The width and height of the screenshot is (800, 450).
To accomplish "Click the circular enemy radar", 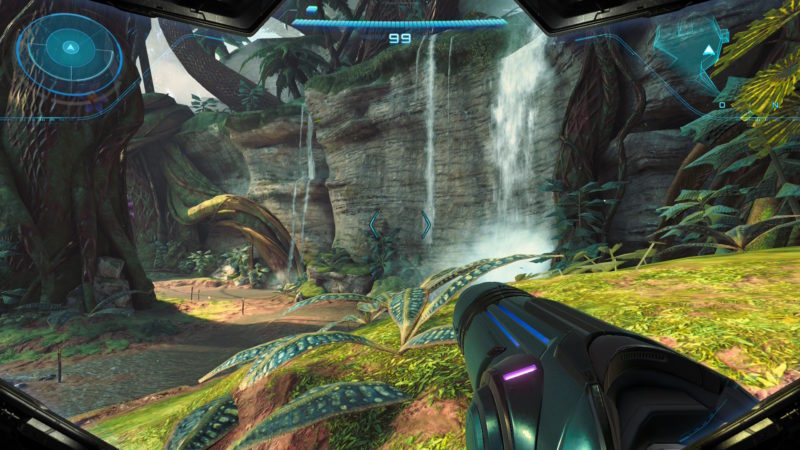I will 69,50.
